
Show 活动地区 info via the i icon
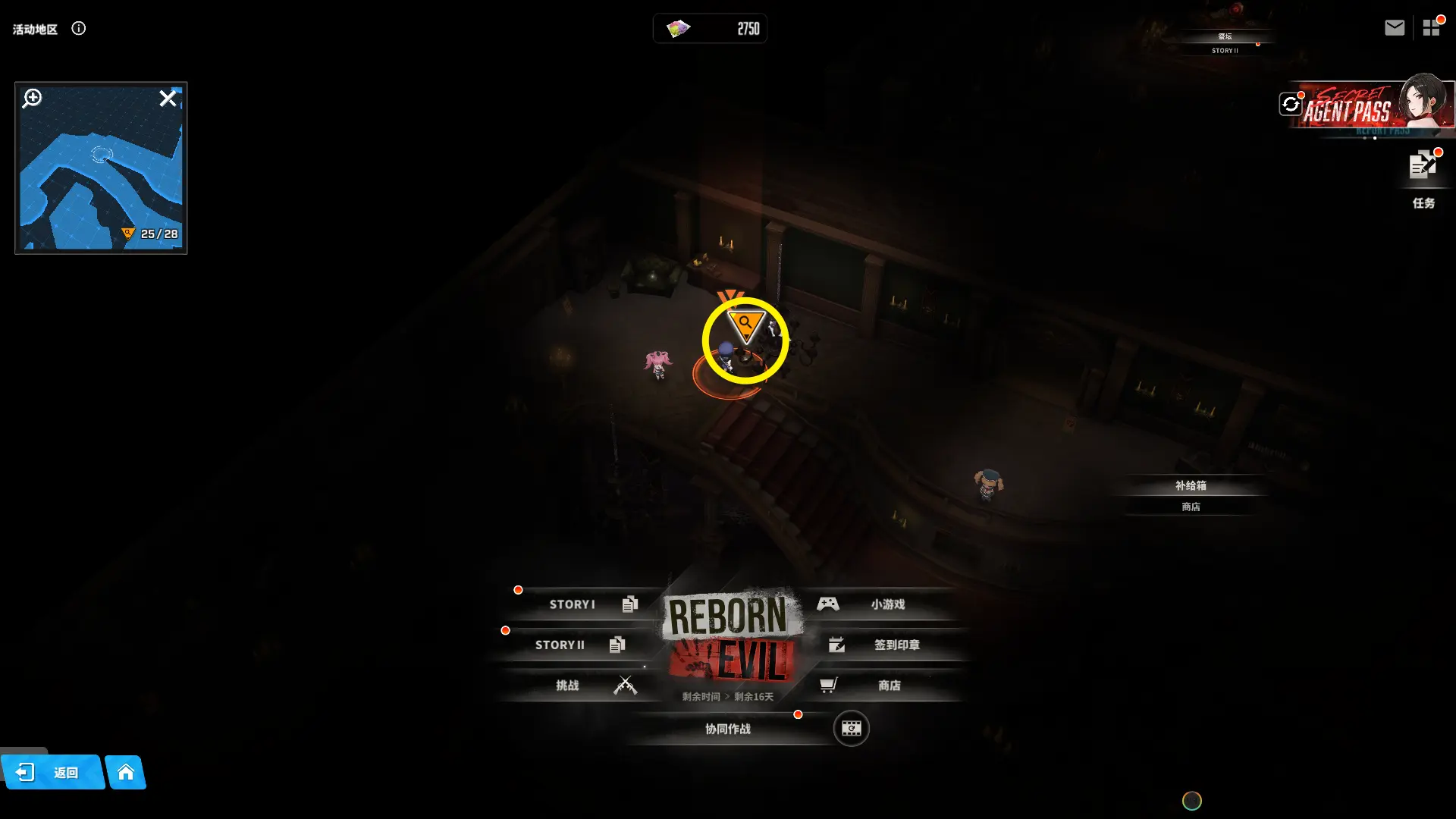tap(79, 29)
